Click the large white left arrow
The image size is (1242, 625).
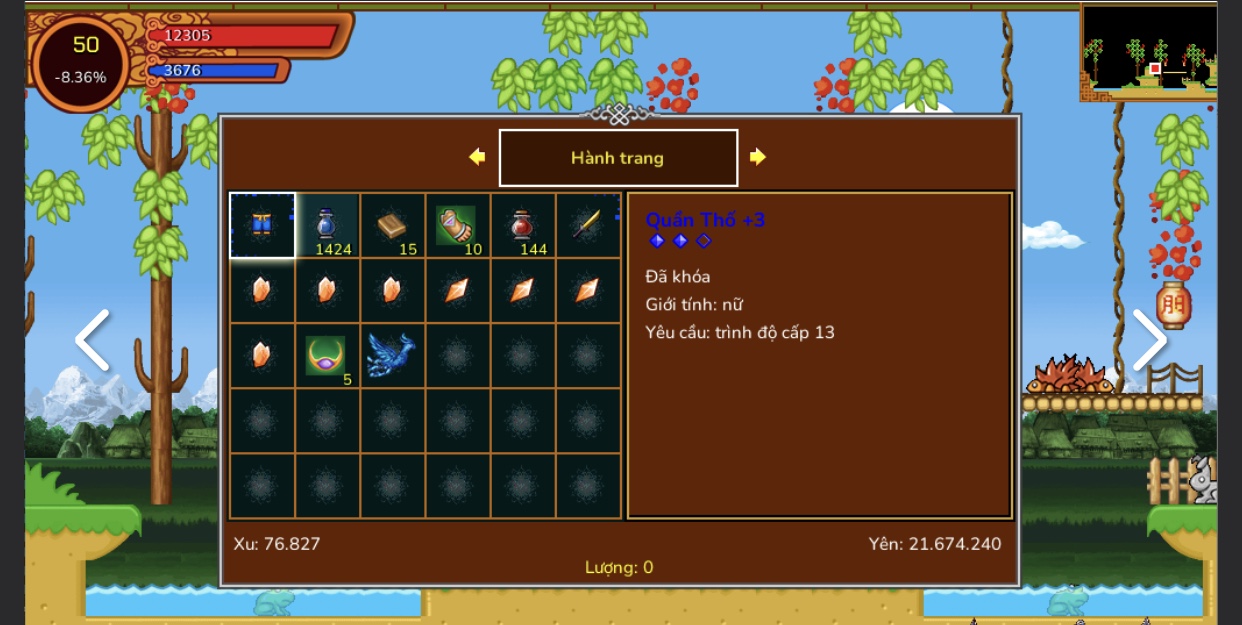(x=92, y=341)
